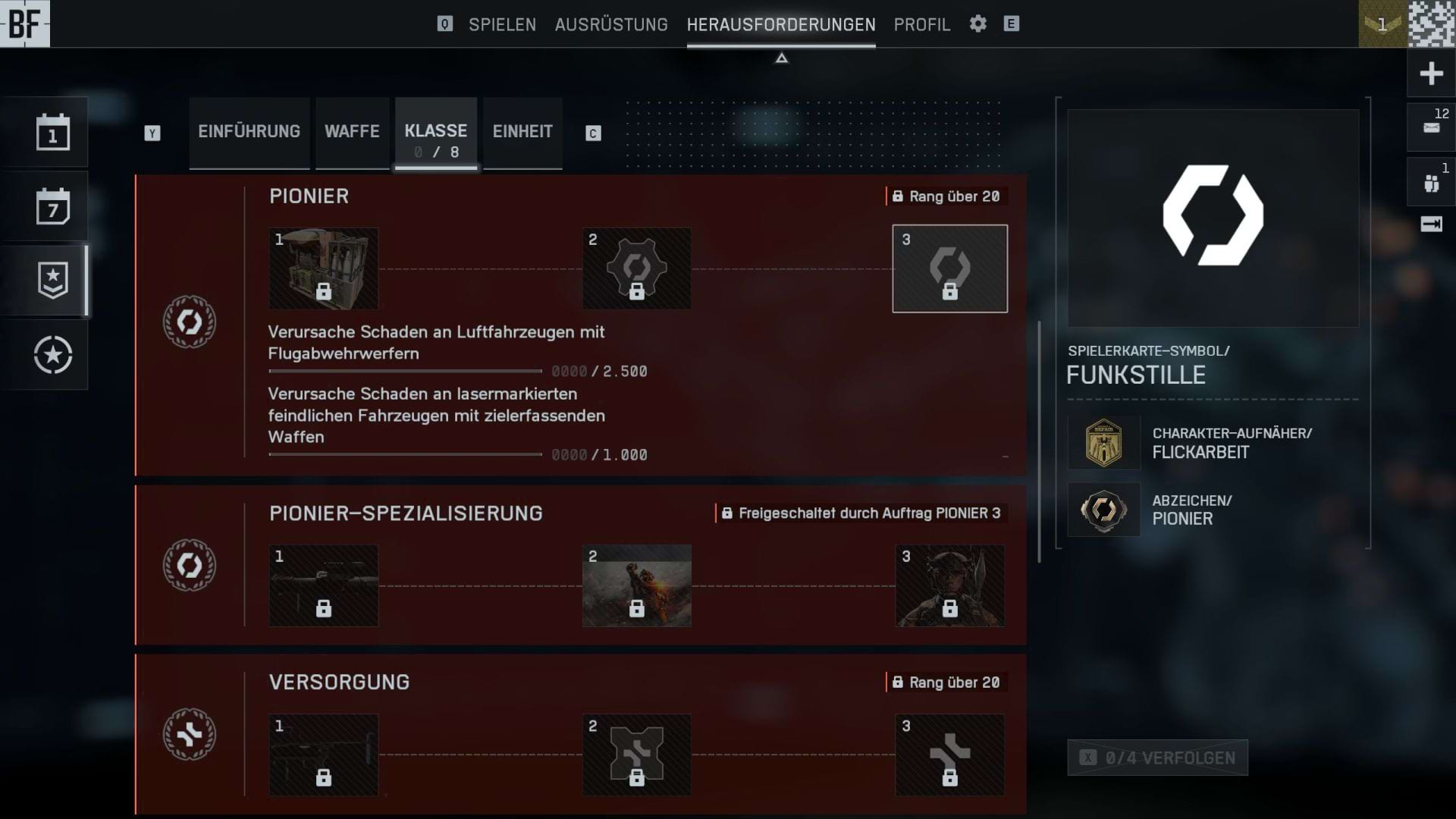Click the Flickarbeit Charakter-Aufnäher patch icon
This screenshot has height=819, width=1456.
pos(1103,443)
